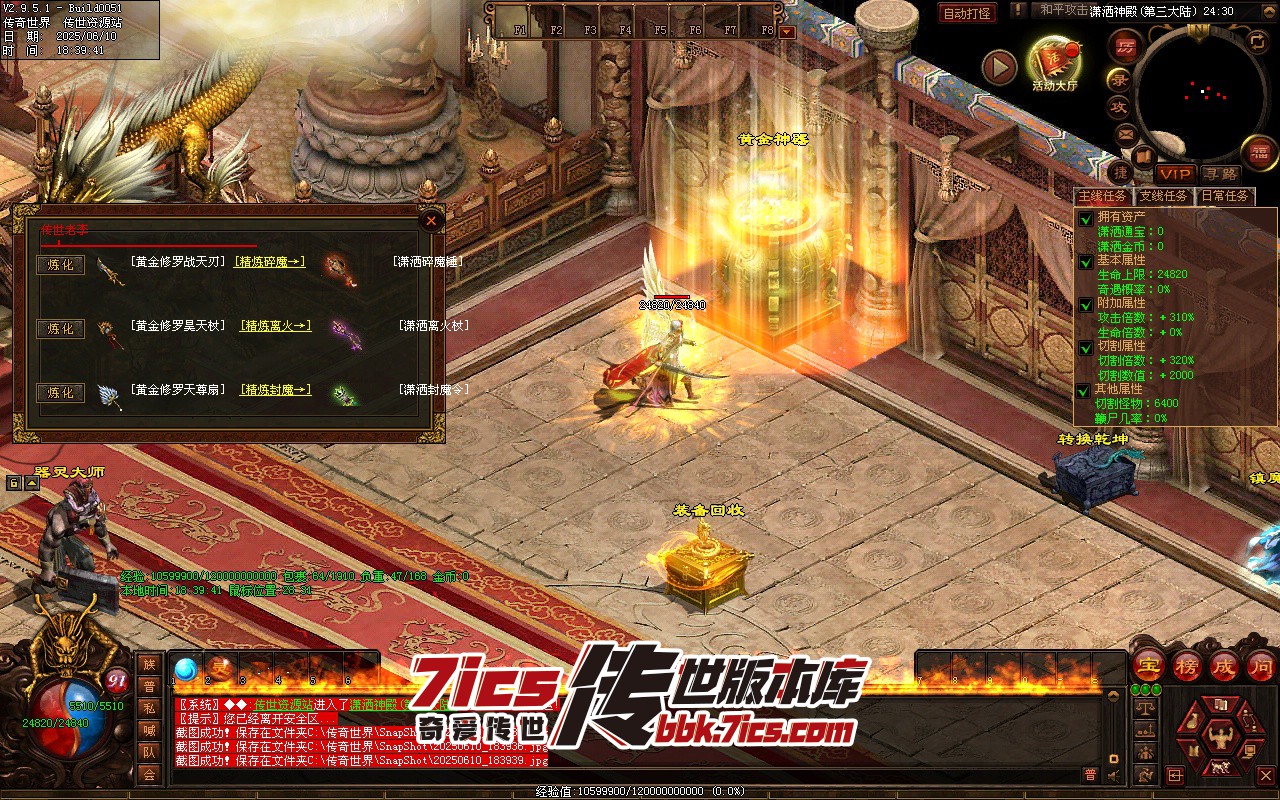
Task: Toggle the 拥有资产 checkbox
Action: click(1086, 218)
